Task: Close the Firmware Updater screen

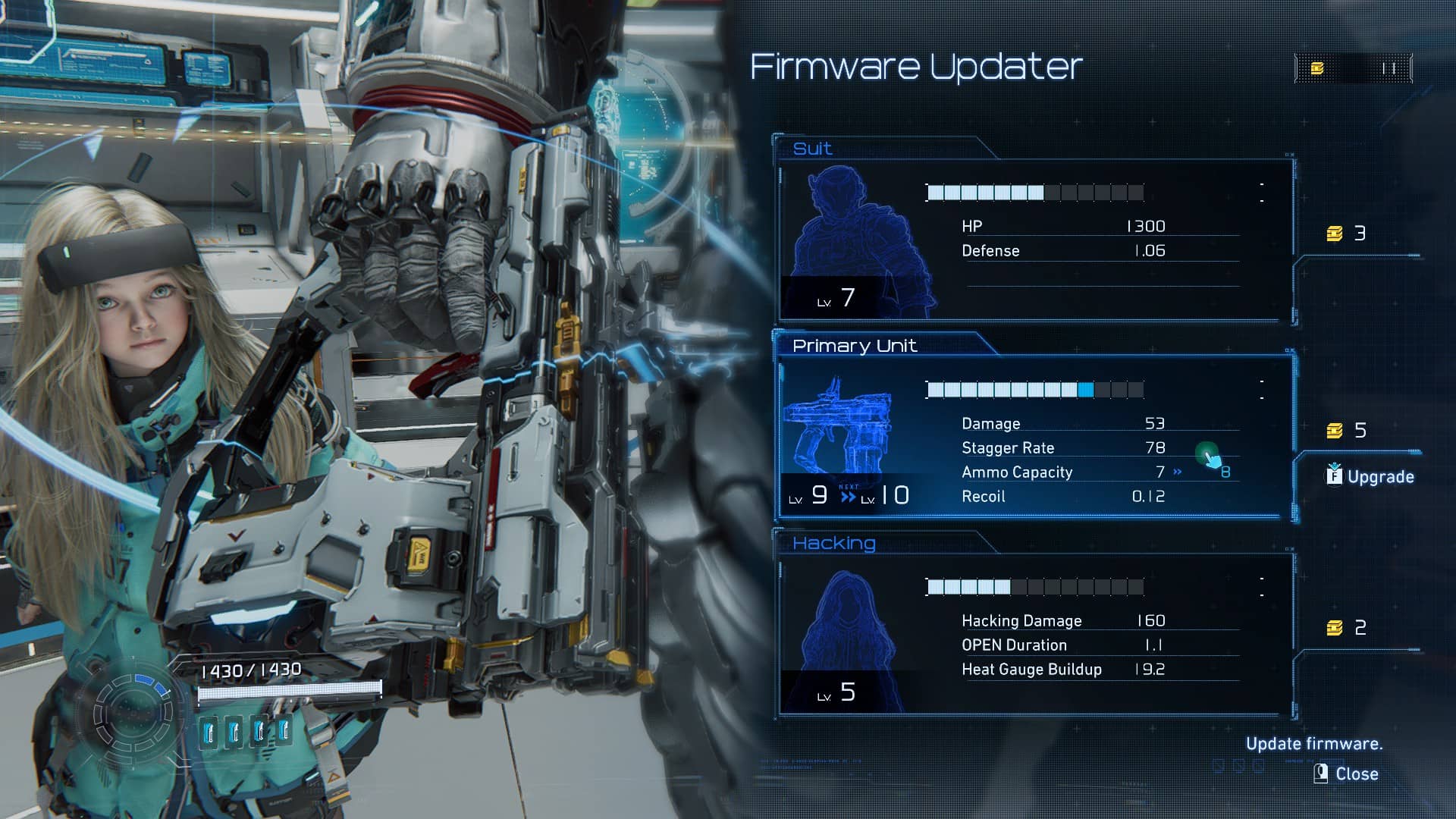Action: (x=1347, y=773)
